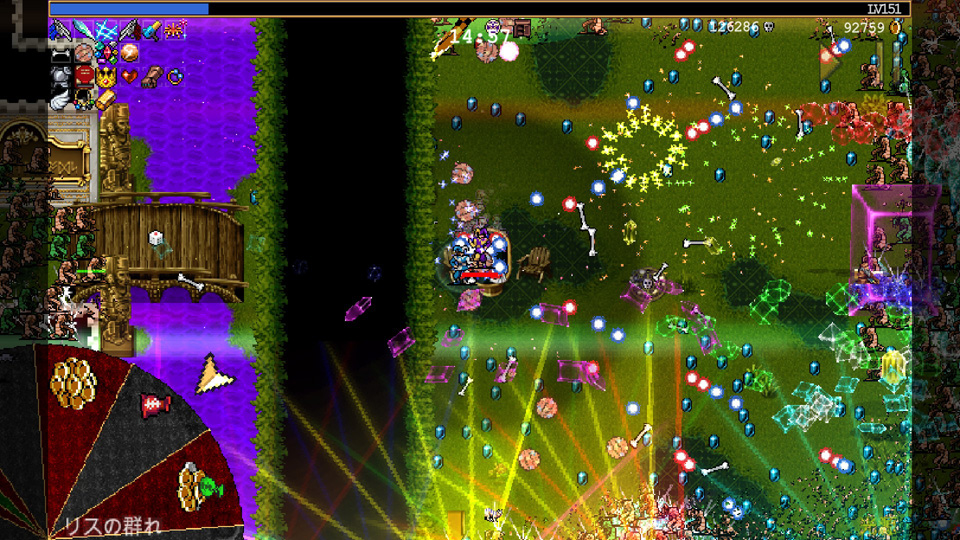The width and height of the screenshot is (960, 540).
Task: Click the silver armor passive icon
Action: point(60,76)
